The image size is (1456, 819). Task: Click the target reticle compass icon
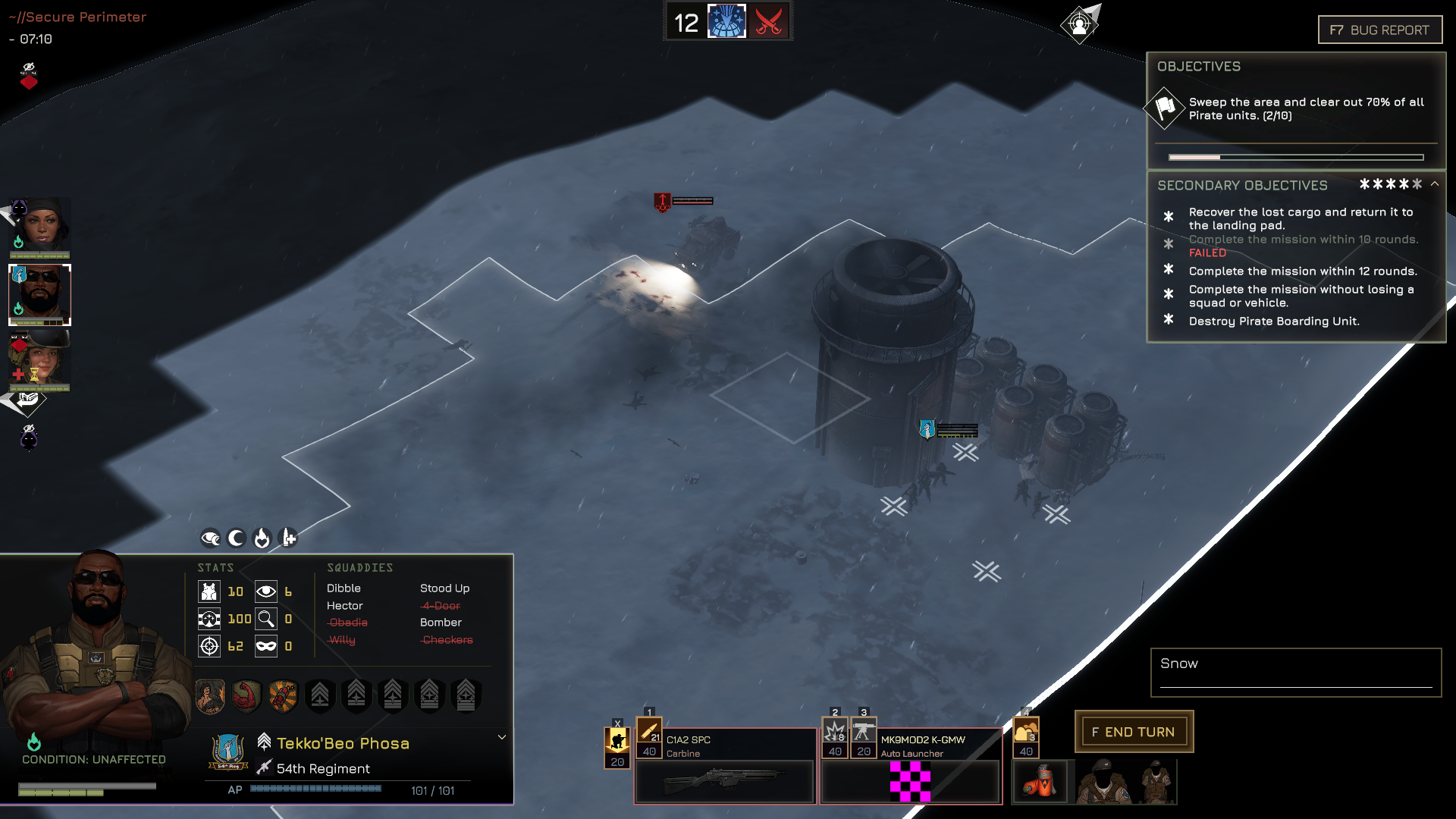tap(1080, 24)
